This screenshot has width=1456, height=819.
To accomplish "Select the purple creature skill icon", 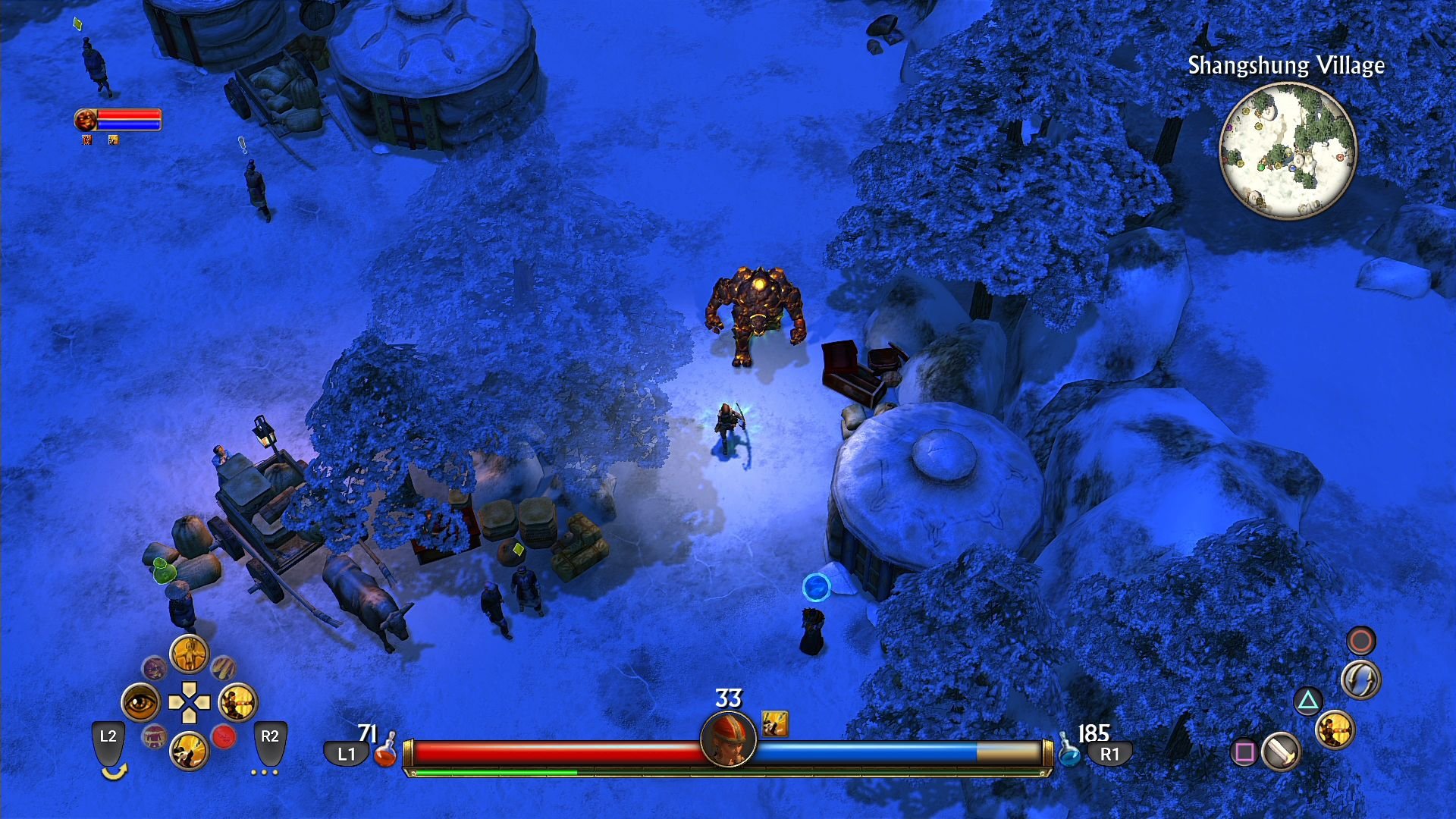I will coord(155,668).
